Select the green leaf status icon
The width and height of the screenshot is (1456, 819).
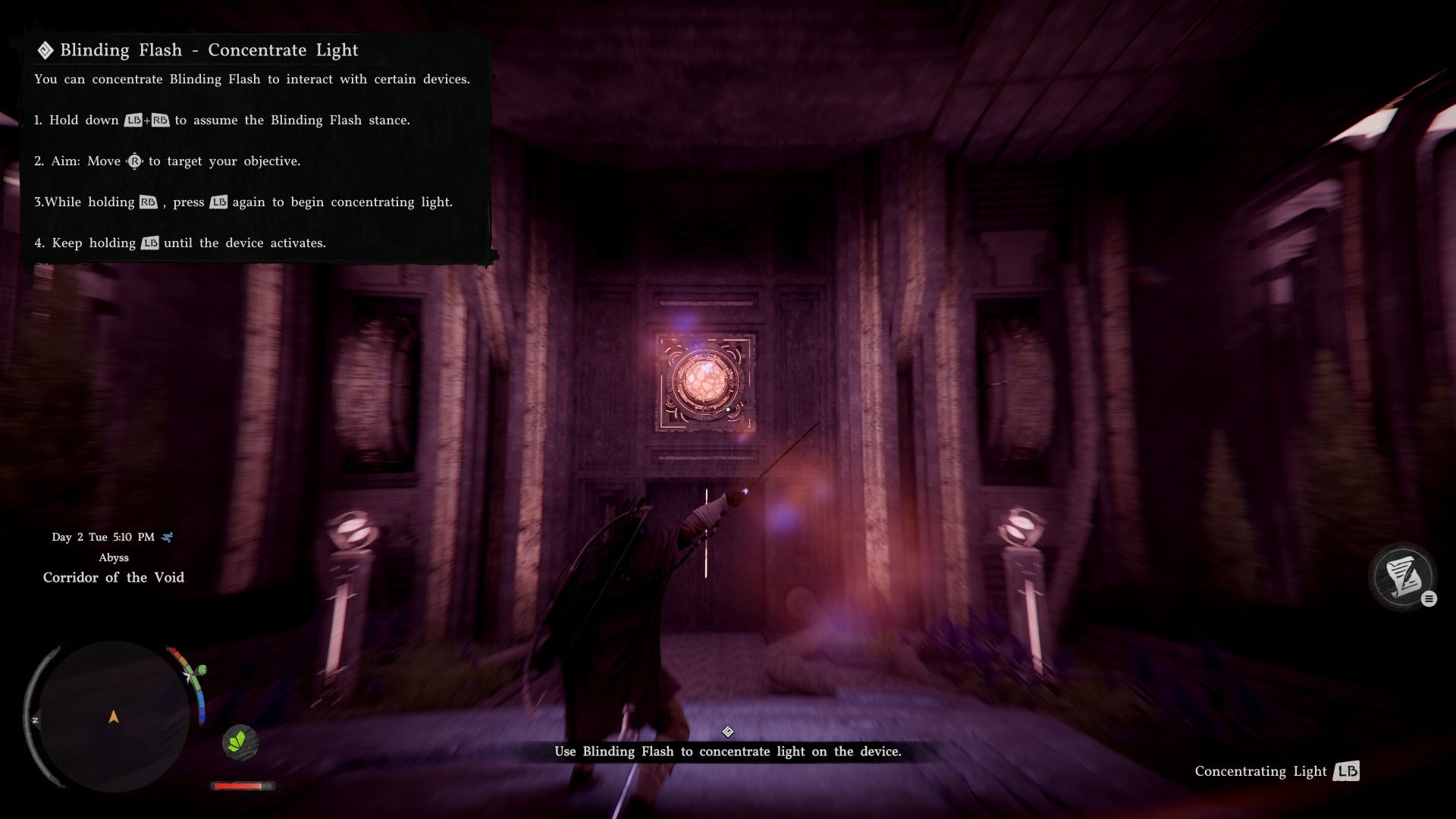click(x=240, y=741)
